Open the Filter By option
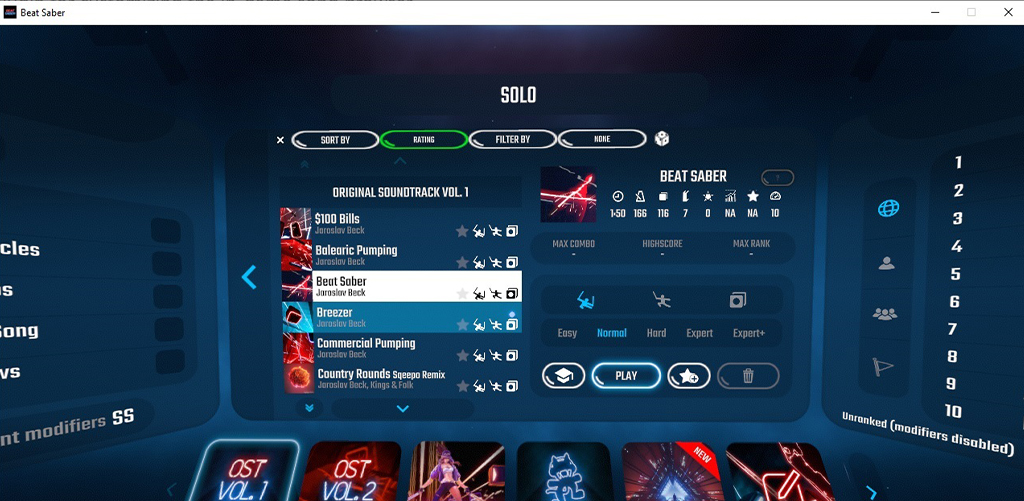The height and width of the screenshot is (501, 1024). (512, 140)
